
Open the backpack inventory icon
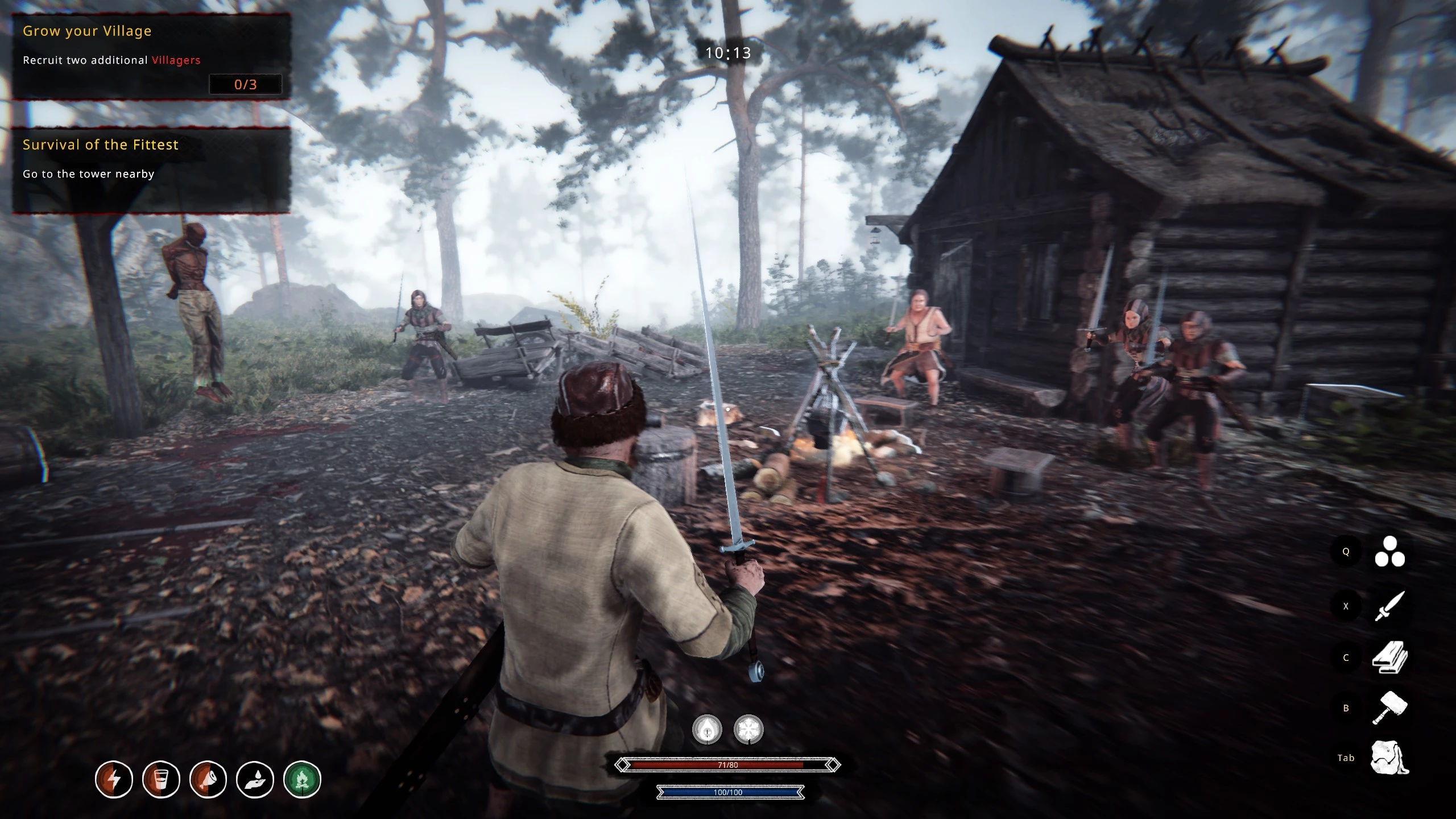point(1389,758)
